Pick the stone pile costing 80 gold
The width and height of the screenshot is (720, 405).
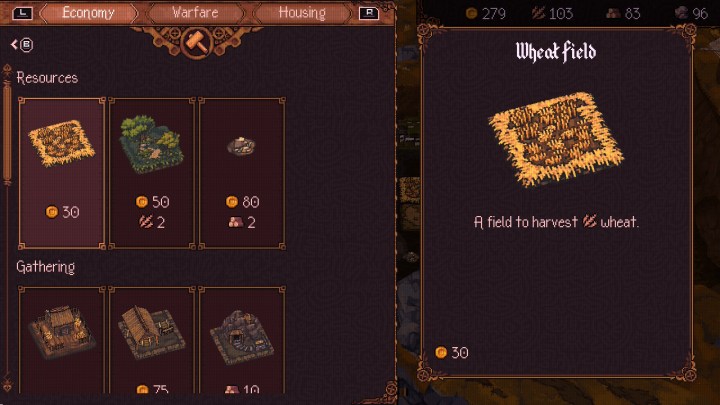tap(241, 172)
